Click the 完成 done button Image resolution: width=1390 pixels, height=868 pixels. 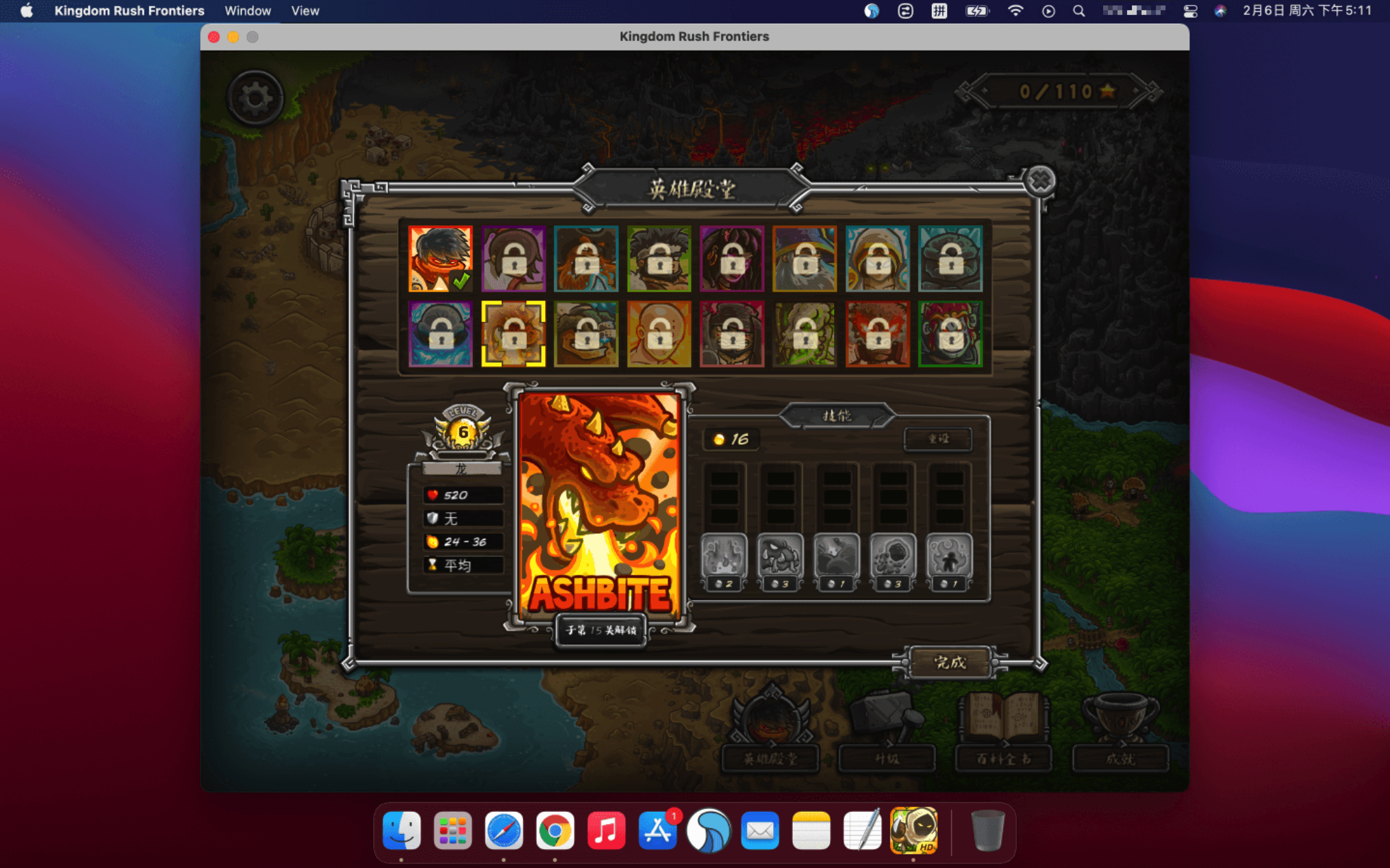click(x=950, y=662)
